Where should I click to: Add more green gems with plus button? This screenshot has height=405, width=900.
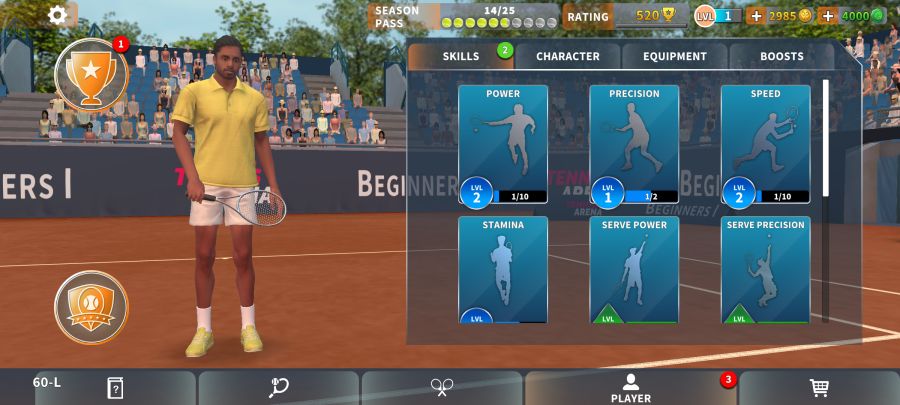(x=828, y=16)
